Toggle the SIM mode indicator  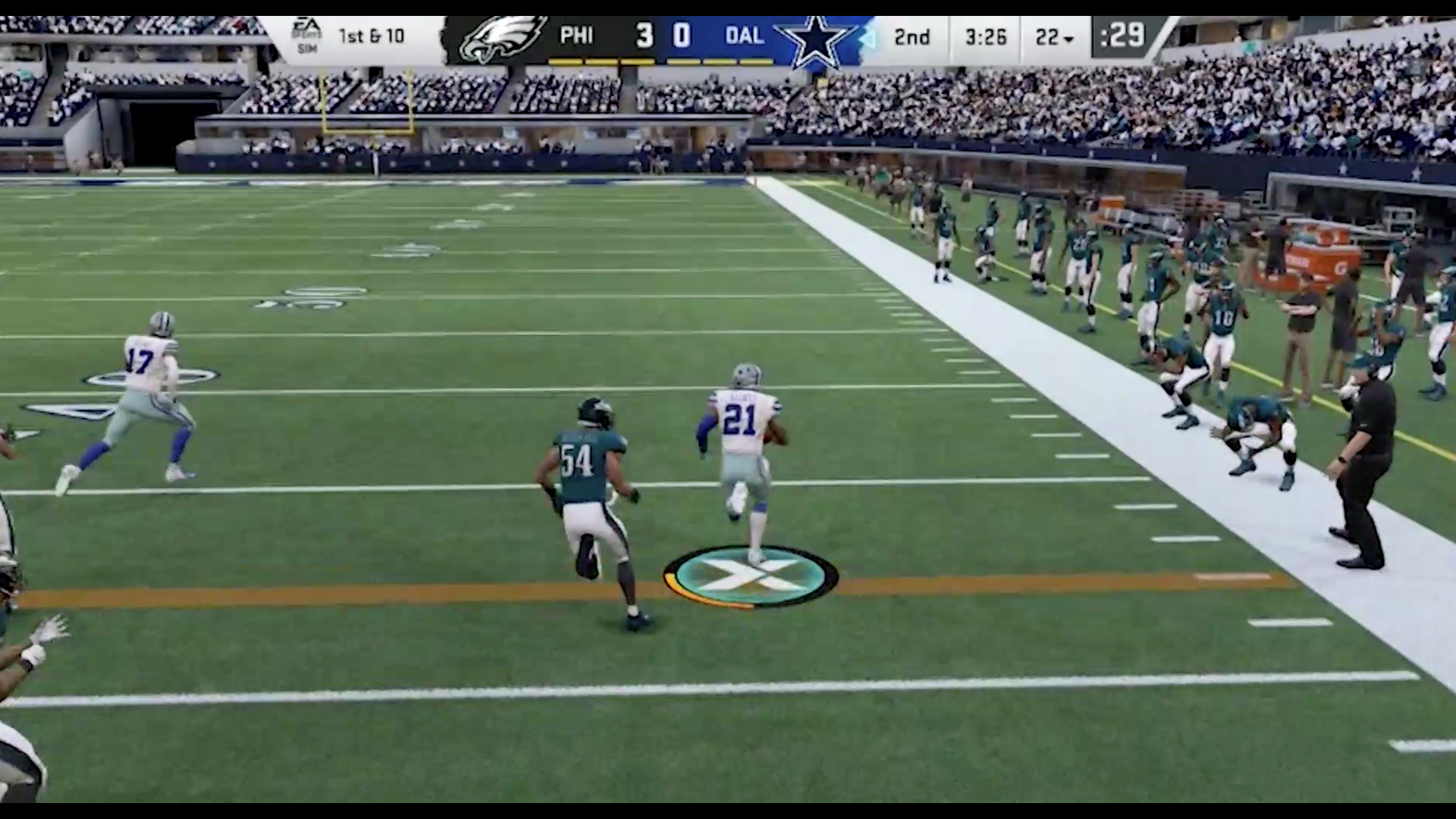tap(306, 48)
